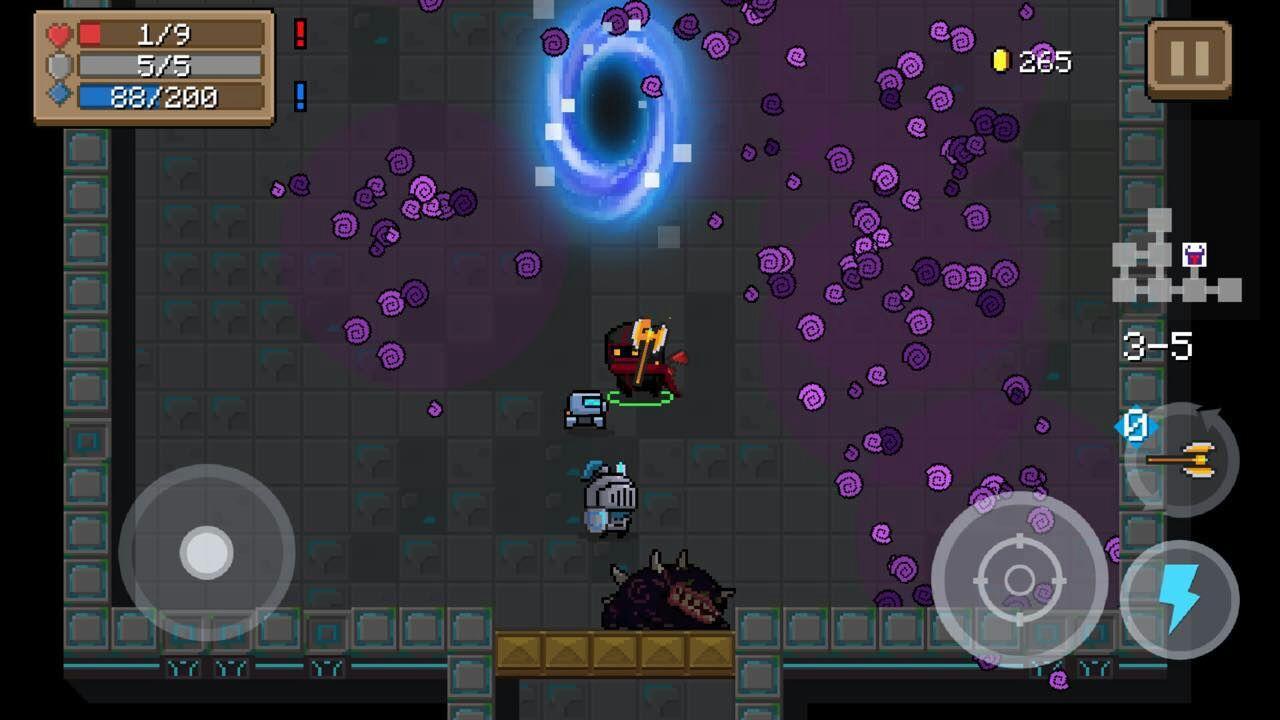Touch the virtual movement joystick
This screenshot has width=1280, height=720.
(207, 551)
